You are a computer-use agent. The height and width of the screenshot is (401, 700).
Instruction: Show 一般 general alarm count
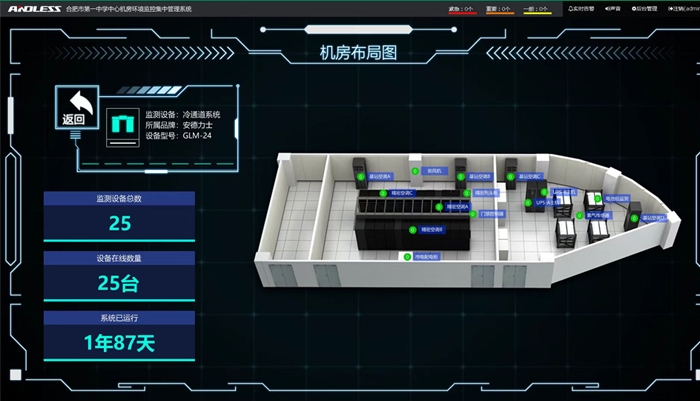535,9
